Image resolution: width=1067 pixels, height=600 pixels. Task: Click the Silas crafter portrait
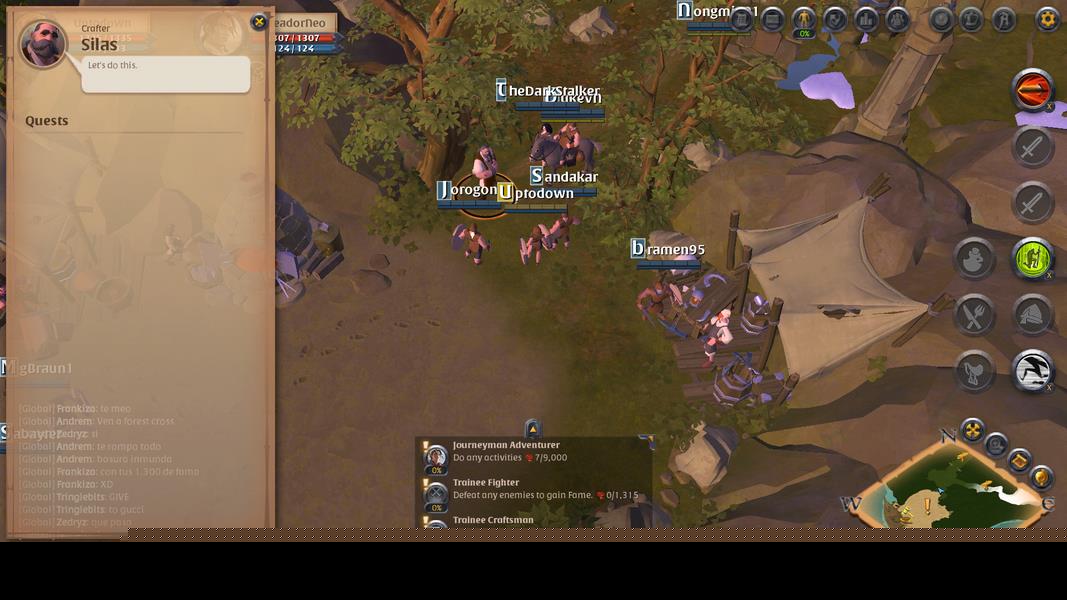coord(44,44)
